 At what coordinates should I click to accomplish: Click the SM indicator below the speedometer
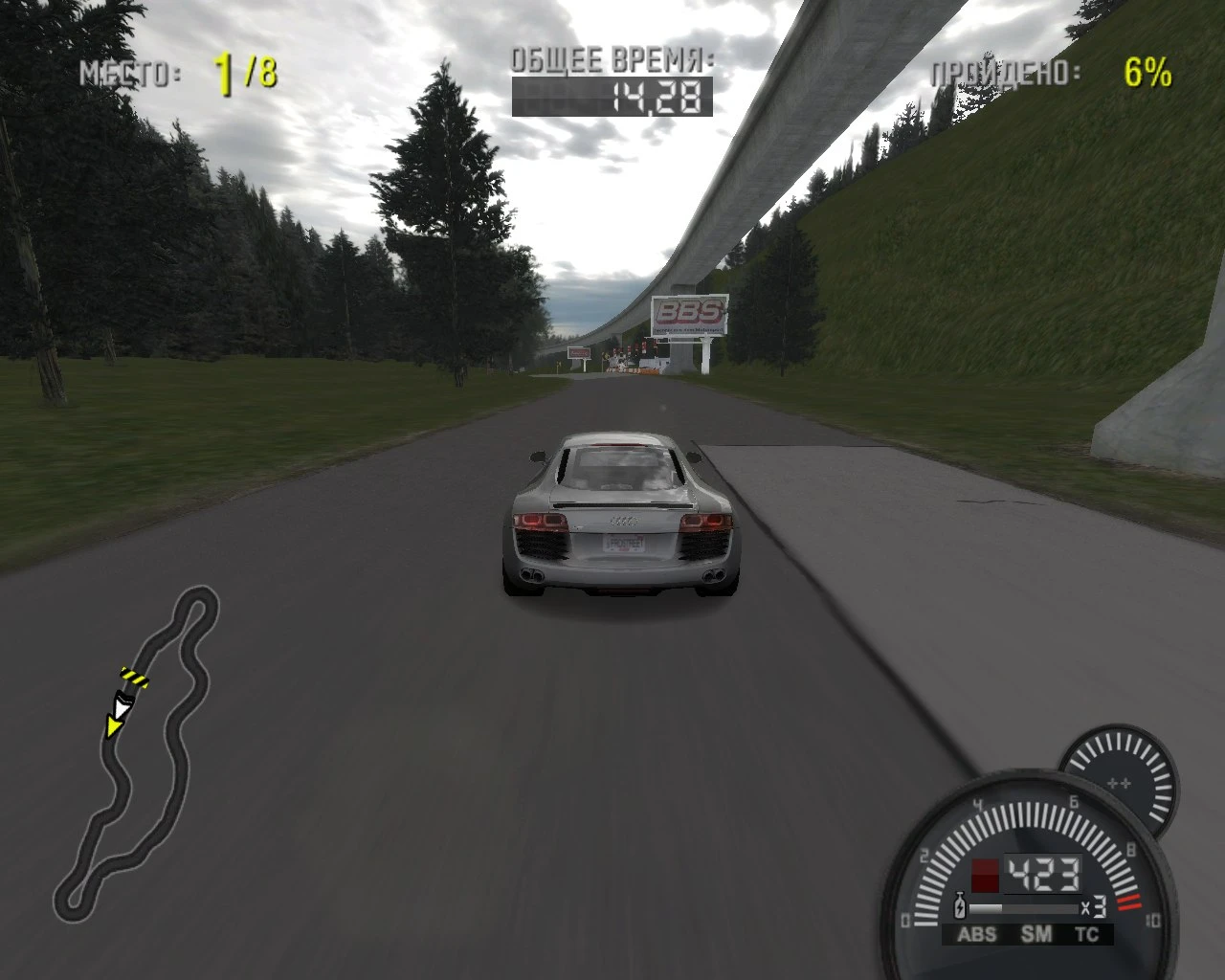tap(1036, 933)
